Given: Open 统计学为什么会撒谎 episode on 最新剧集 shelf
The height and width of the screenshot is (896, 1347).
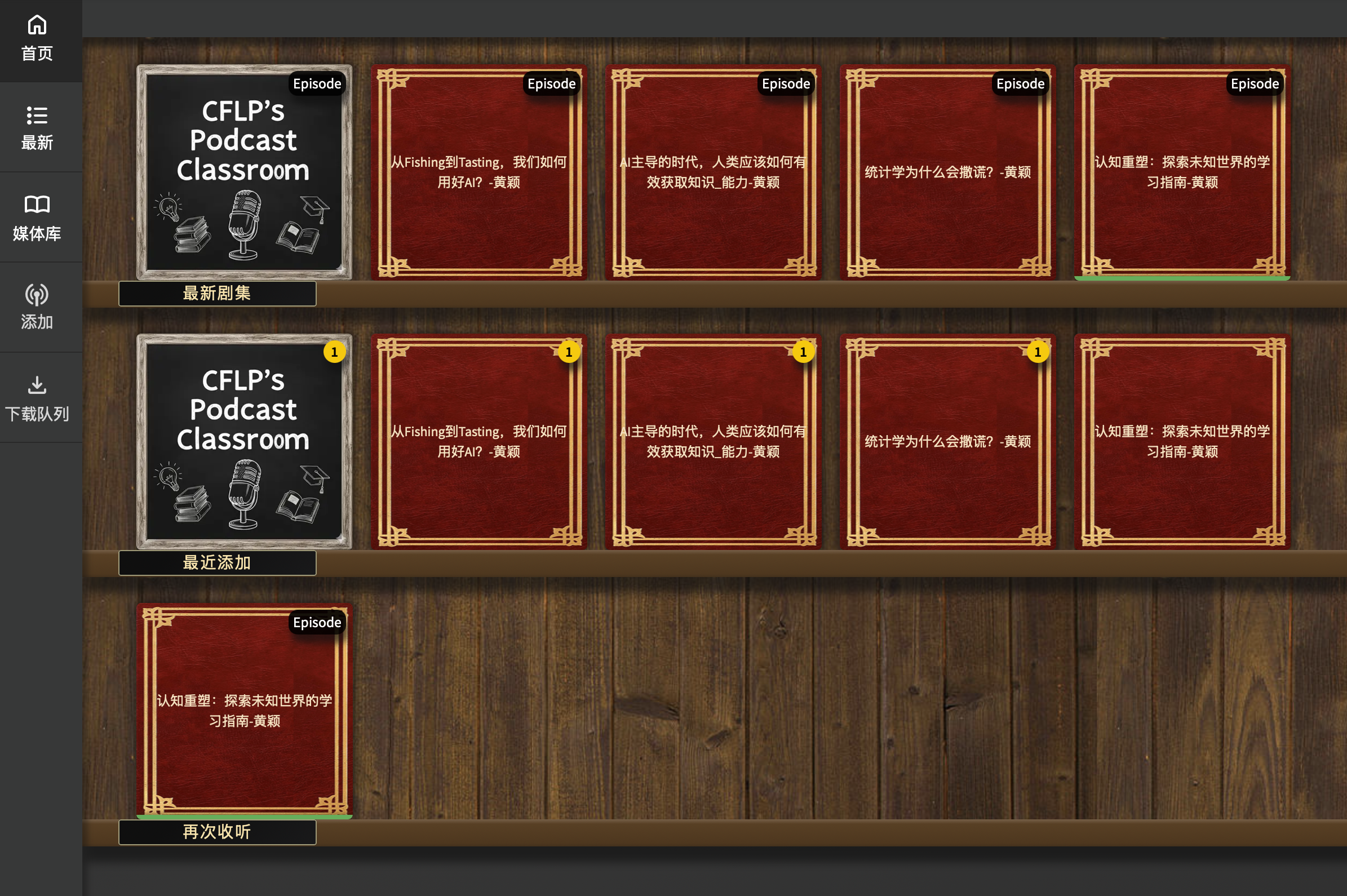Looking at the screenshot, I should click(947, 172).
